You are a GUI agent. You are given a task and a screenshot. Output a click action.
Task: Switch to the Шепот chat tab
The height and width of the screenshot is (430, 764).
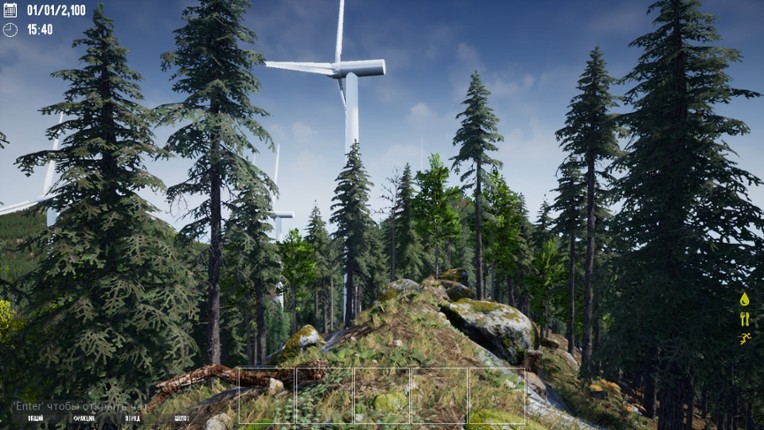coord(181,419)
